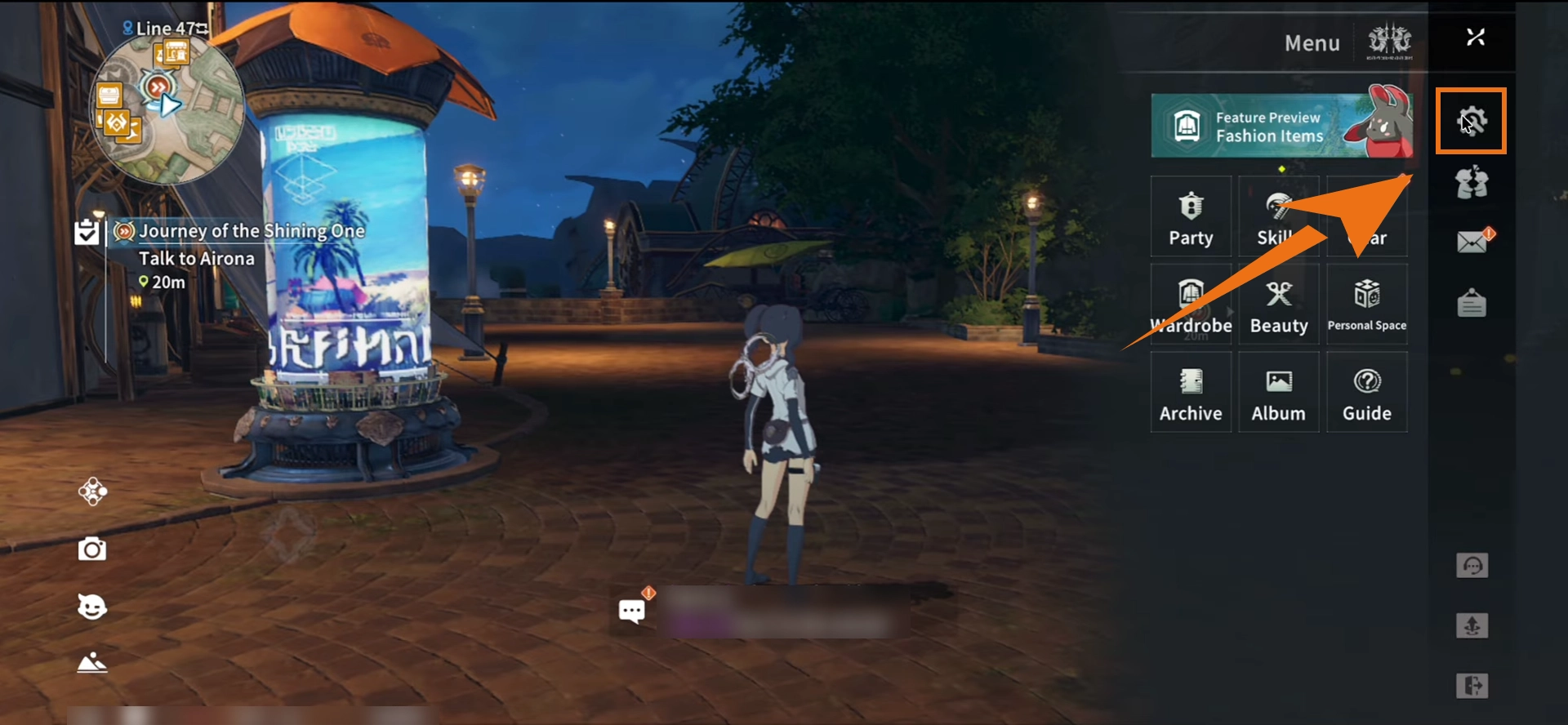The image size is (1568, 725).
Task: Switch lines using the Line 47 selector
Action: click(x=164, y=27)
